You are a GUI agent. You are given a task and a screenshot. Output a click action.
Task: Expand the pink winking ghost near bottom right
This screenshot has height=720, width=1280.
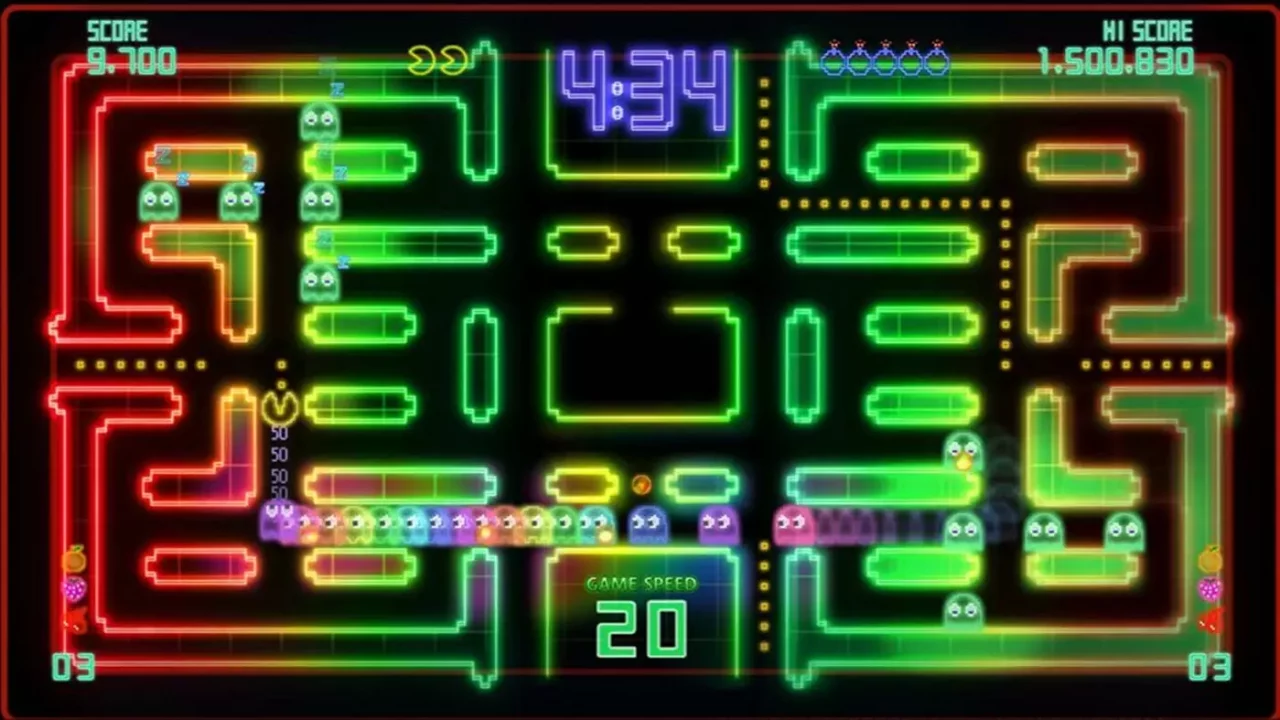tap(793, 524)
